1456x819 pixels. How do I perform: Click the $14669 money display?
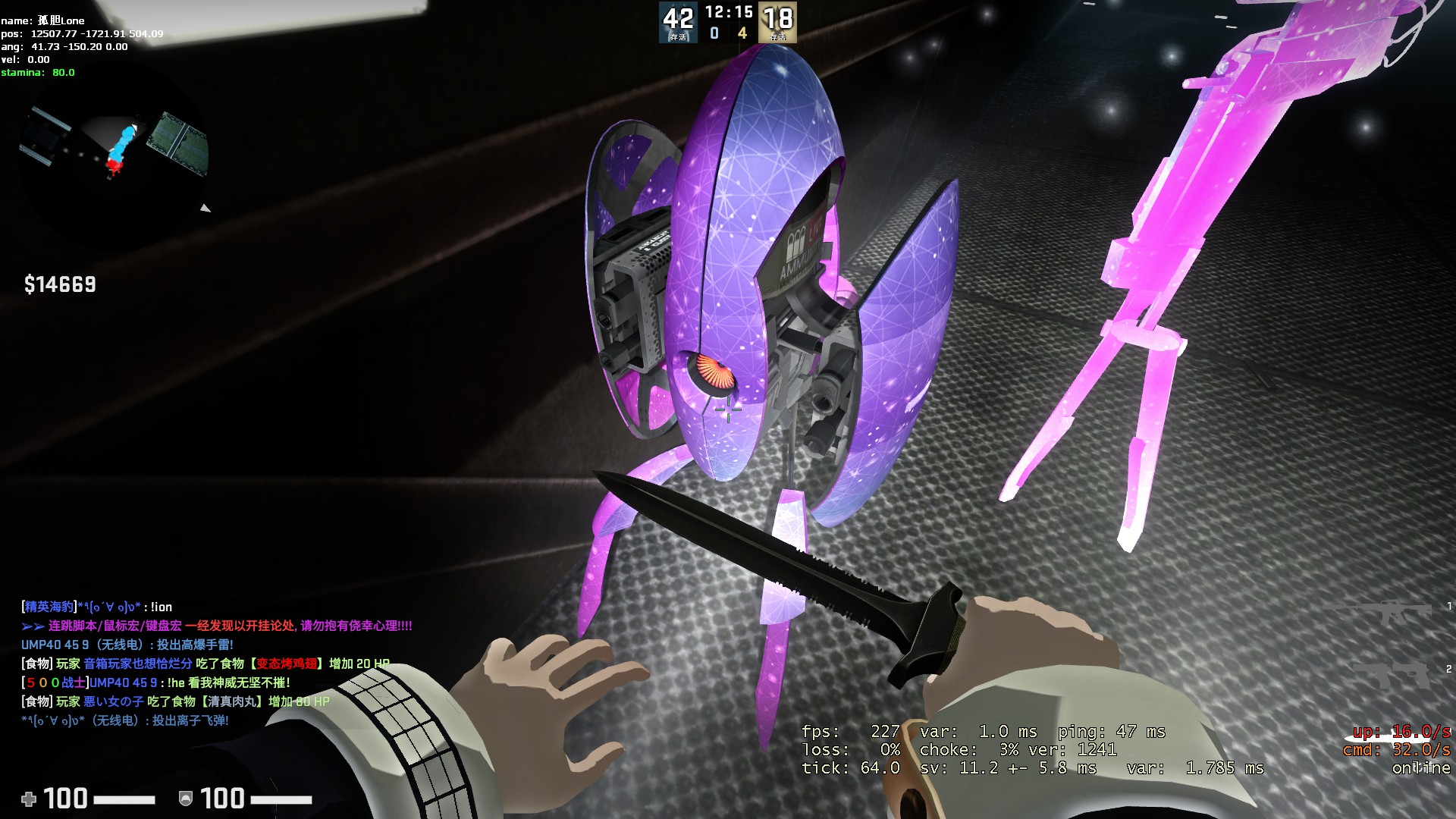[58, 285]
